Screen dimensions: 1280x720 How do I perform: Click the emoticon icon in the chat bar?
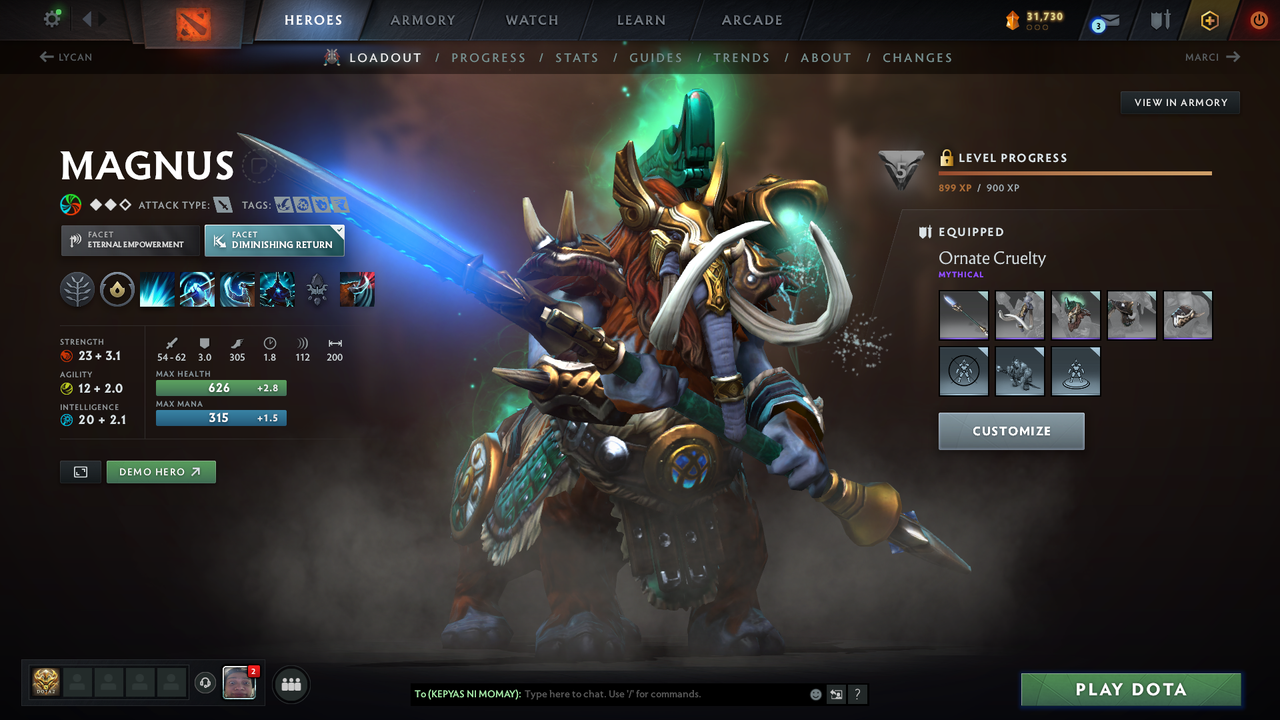[x=815, y=693]
